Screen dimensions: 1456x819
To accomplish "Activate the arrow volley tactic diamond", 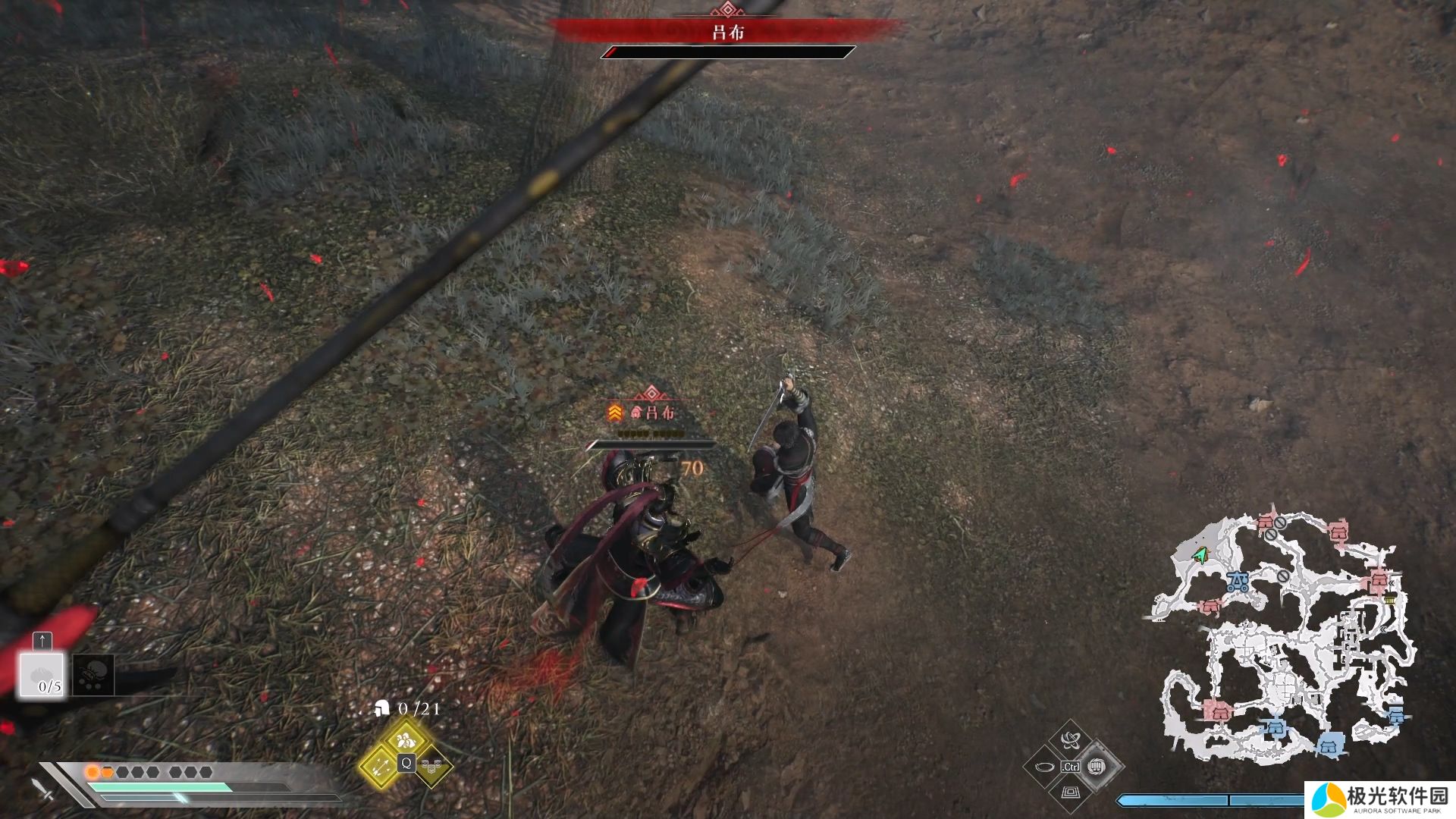I will point(379,765).
